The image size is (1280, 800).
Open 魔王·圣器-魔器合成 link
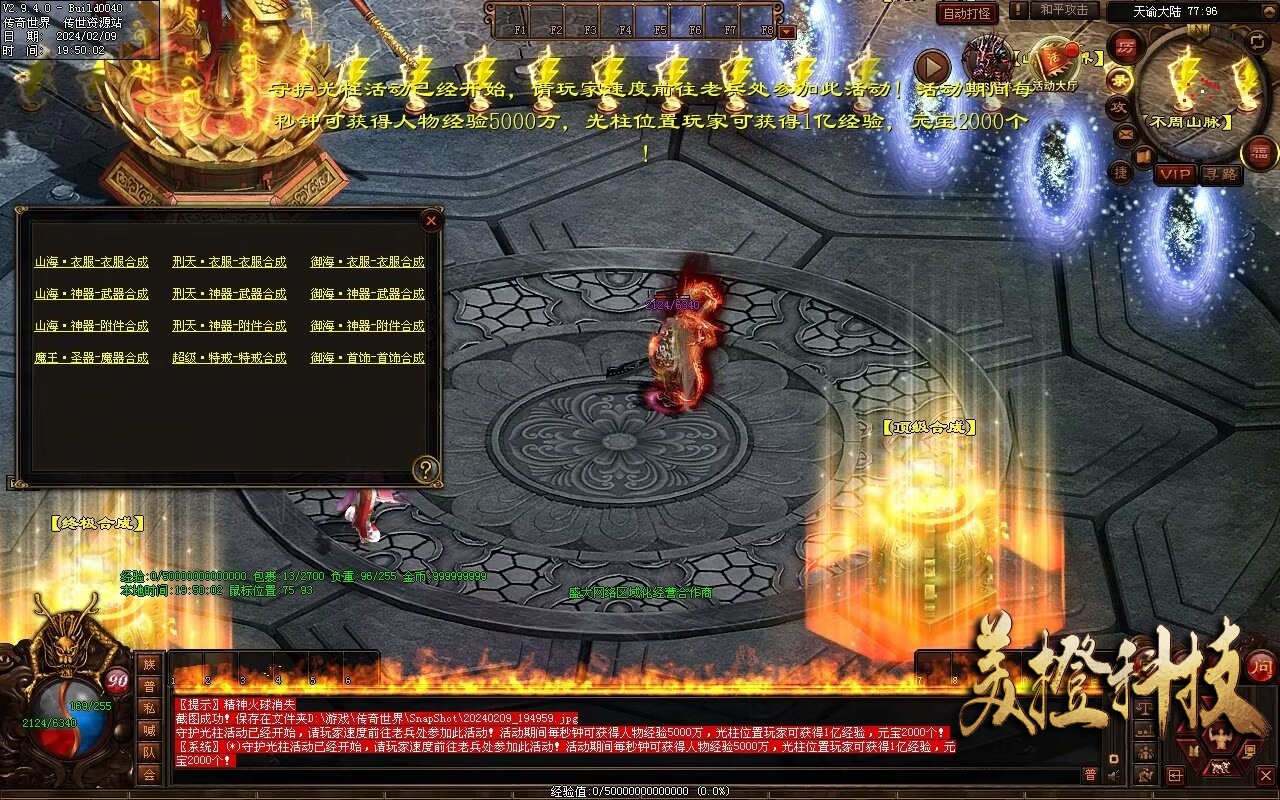91,358
